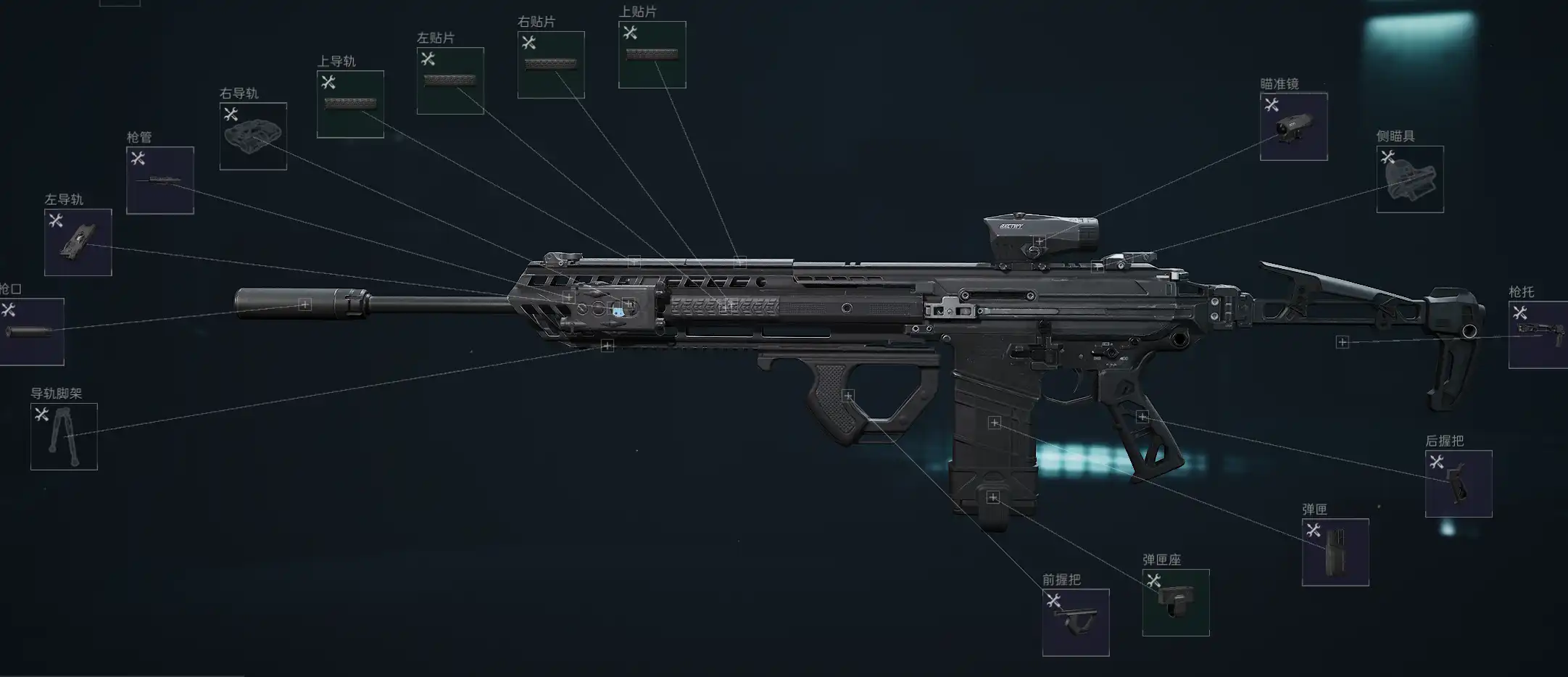Select the 上贴片 top patch slot
Viewport: 1568px width, 677px height.
[652, 55]
